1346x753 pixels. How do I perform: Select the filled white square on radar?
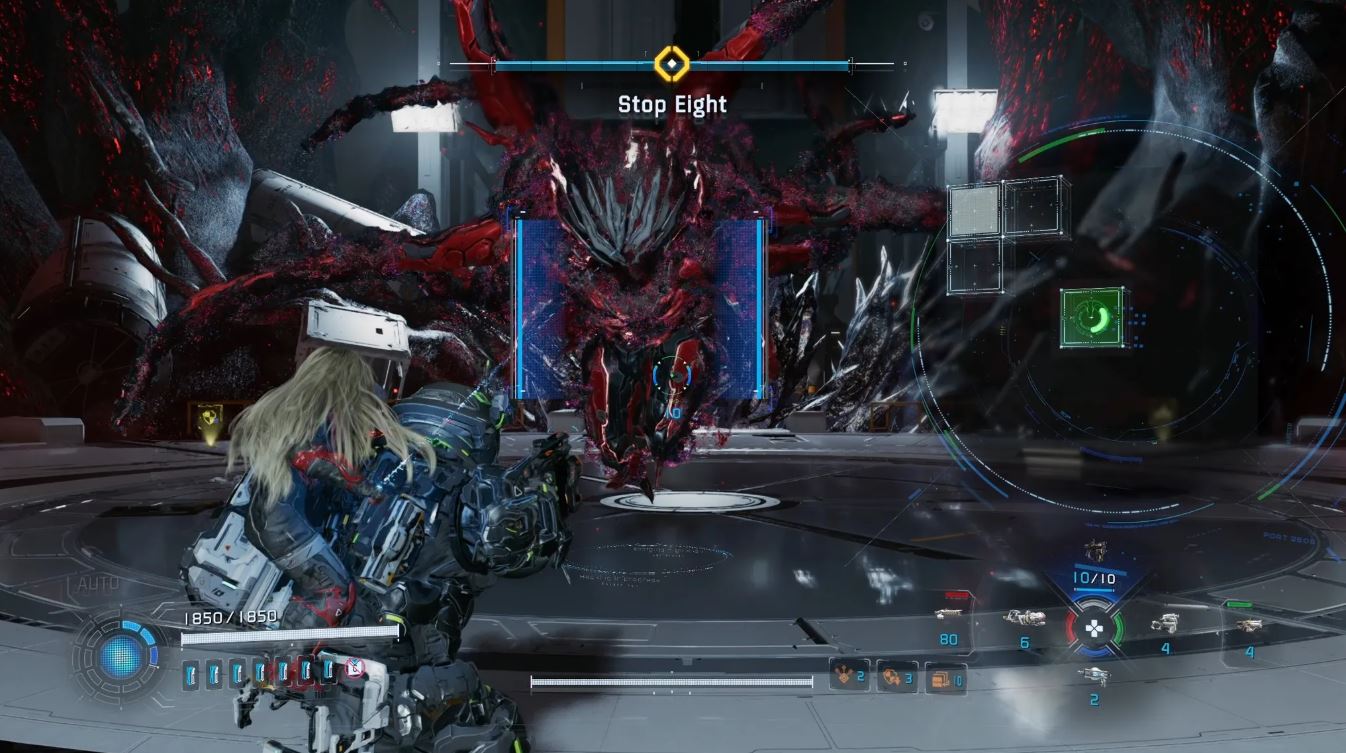973,210
